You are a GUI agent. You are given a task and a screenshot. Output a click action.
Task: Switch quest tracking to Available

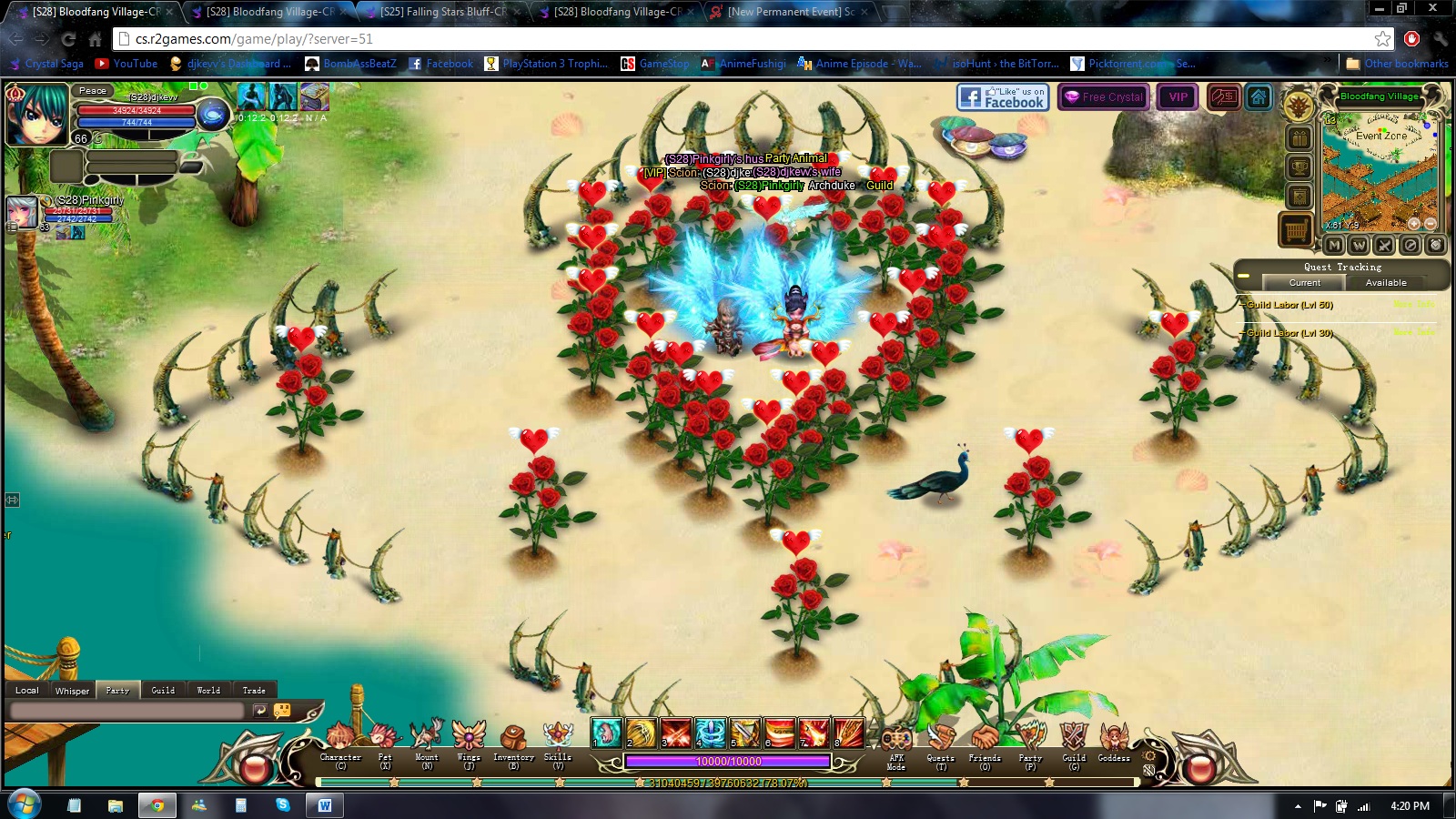pyautogui.click(x=1385, y=283)
